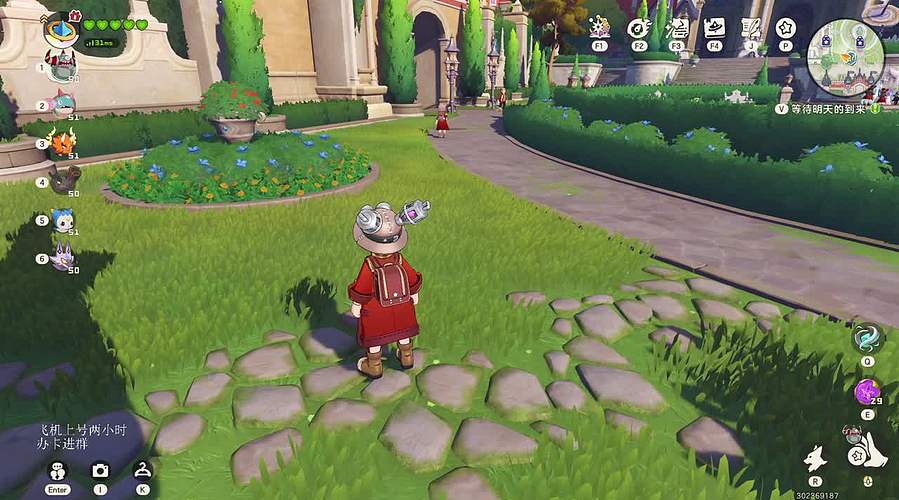899x500 pixels.
Task: Open the player avatar profile
Action: [x=59, y=30]
